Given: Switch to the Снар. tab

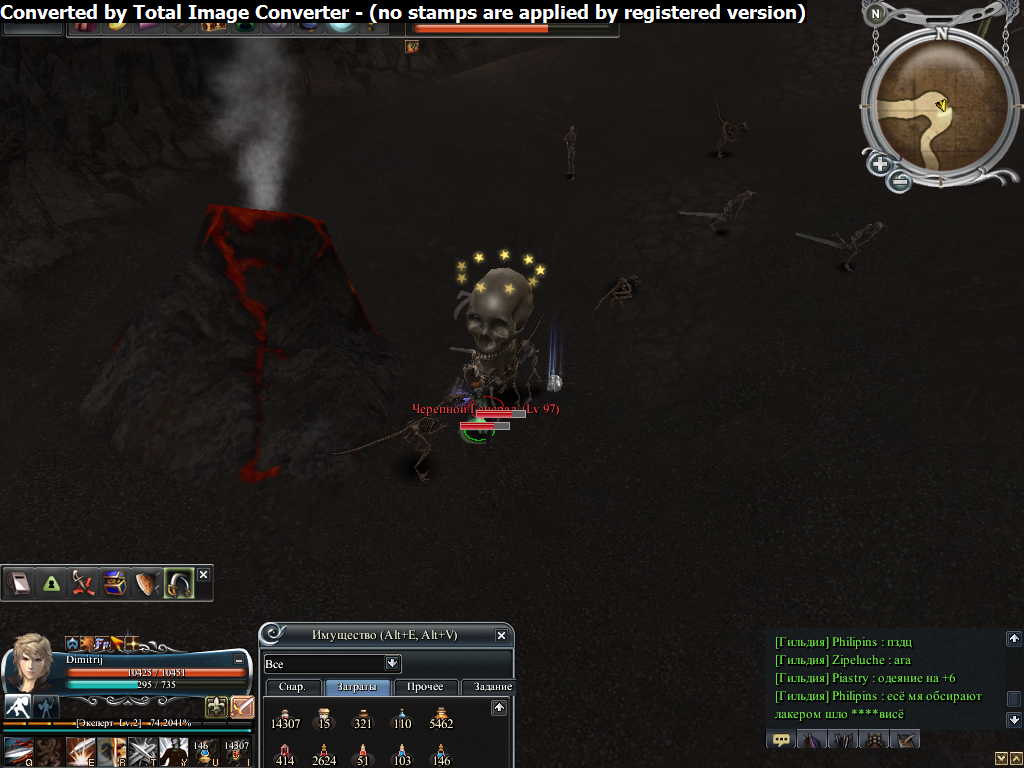Looking at the screenshot, I should (292, 687).
